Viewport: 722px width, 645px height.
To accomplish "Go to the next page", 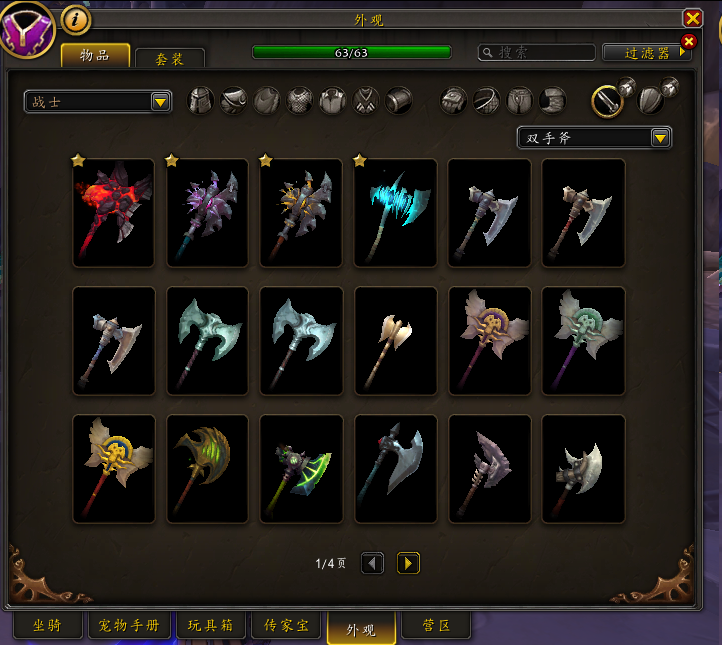I will point(408,563).
